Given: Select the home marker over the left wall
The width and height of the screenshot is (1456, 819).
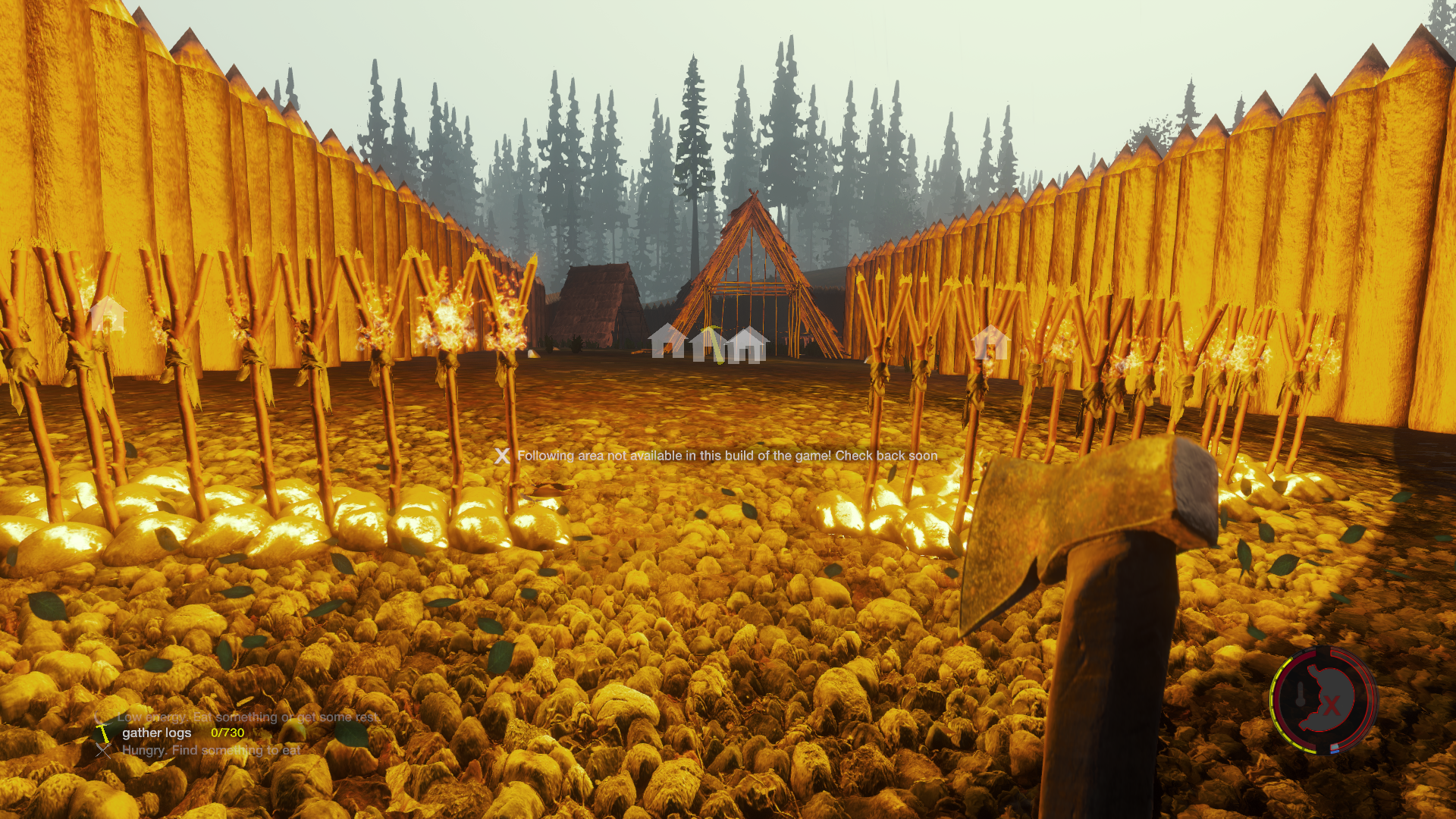Looking at the screenshot, I should pos(107,314).
